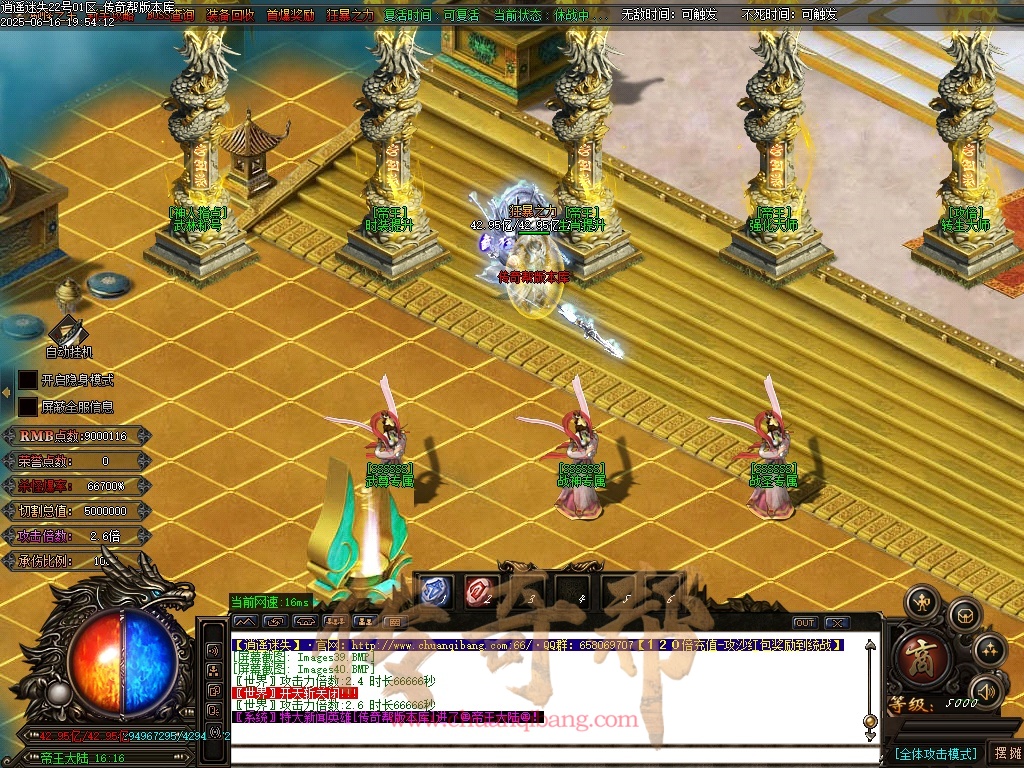
Task: Use the red crystal item in hotbar slot 2
Action: pos(478,591)
